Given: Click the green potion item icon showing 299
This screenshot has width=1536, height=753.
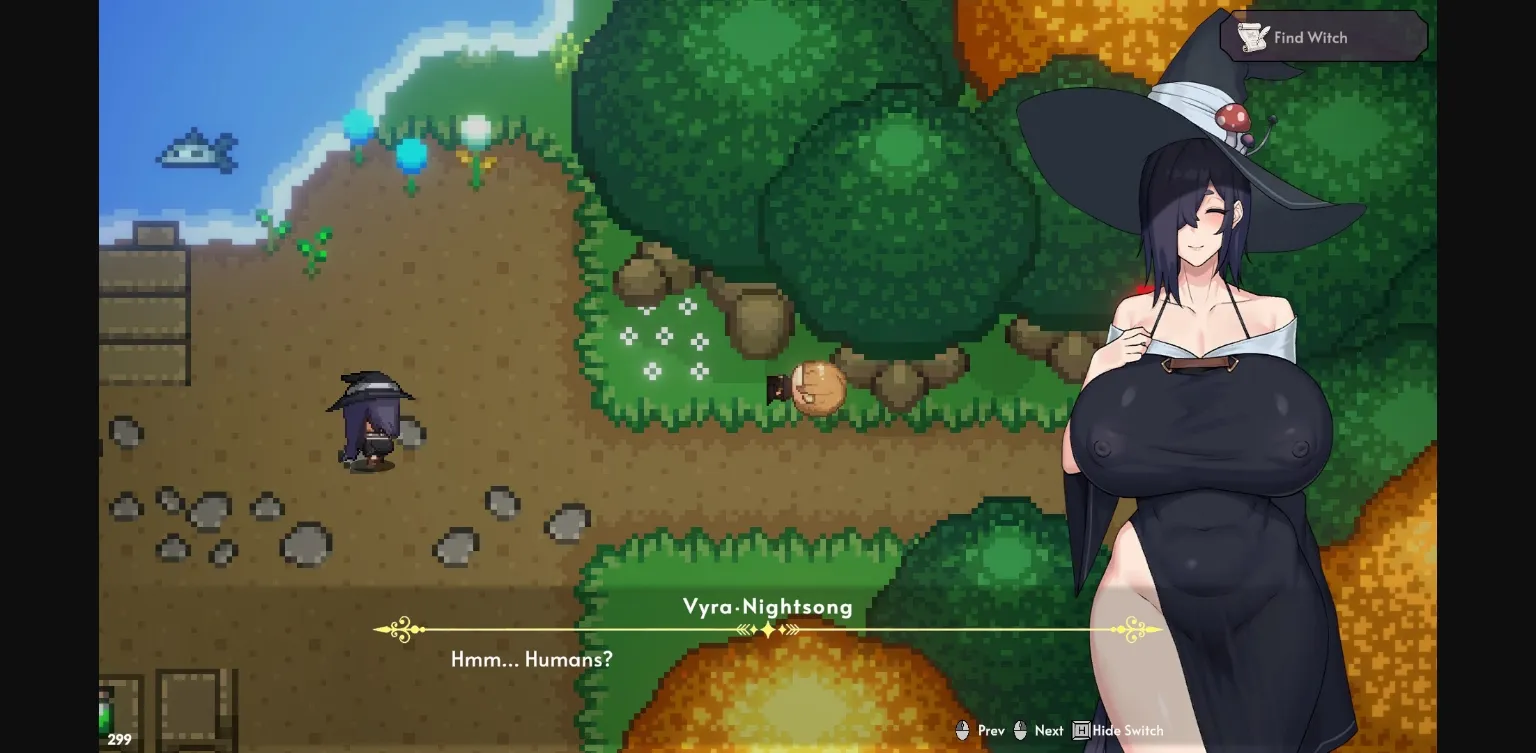Looking at the screenshot, I should (x=110, y=720).
